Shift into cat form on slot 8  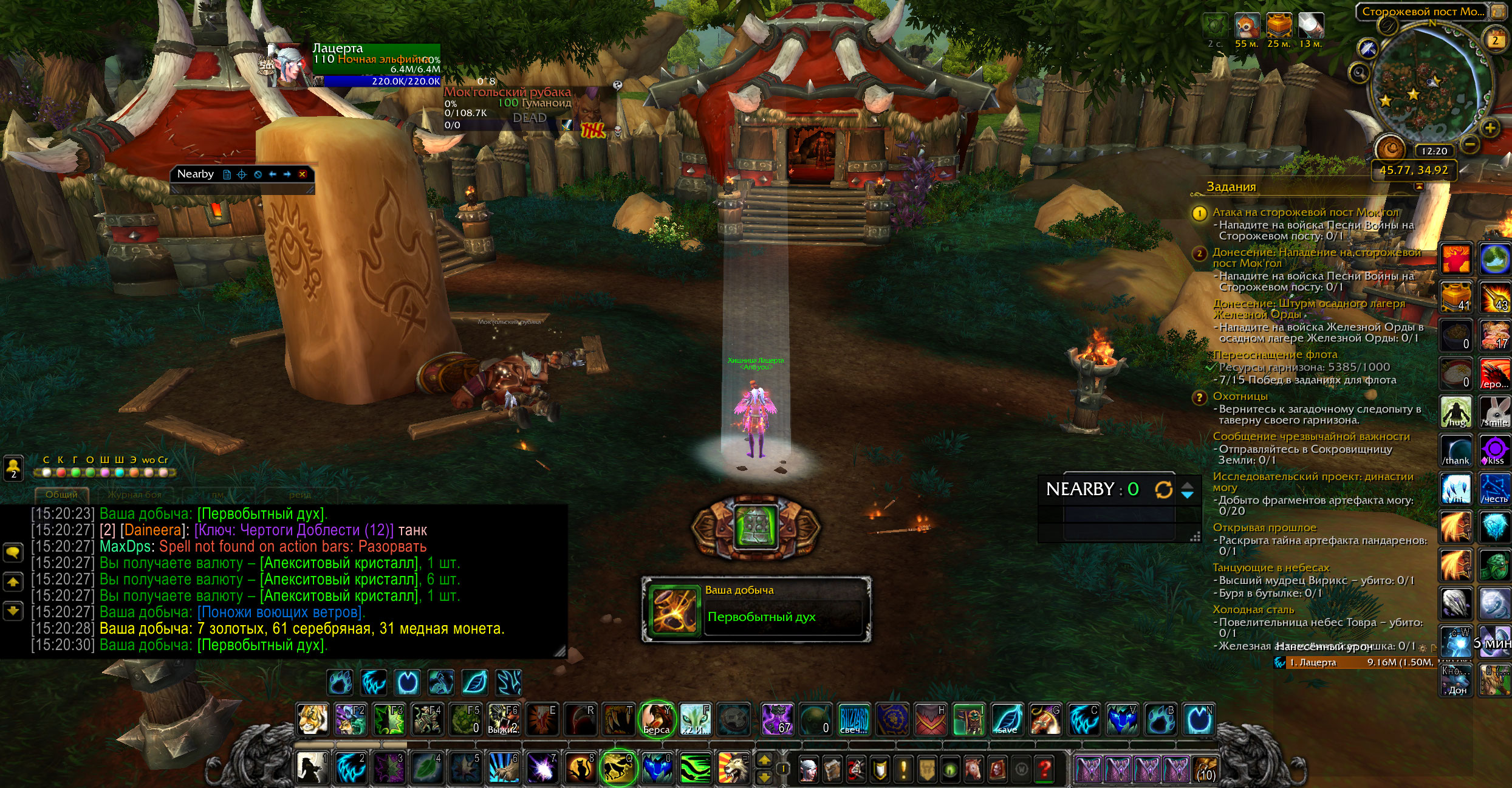click(580, 768)
